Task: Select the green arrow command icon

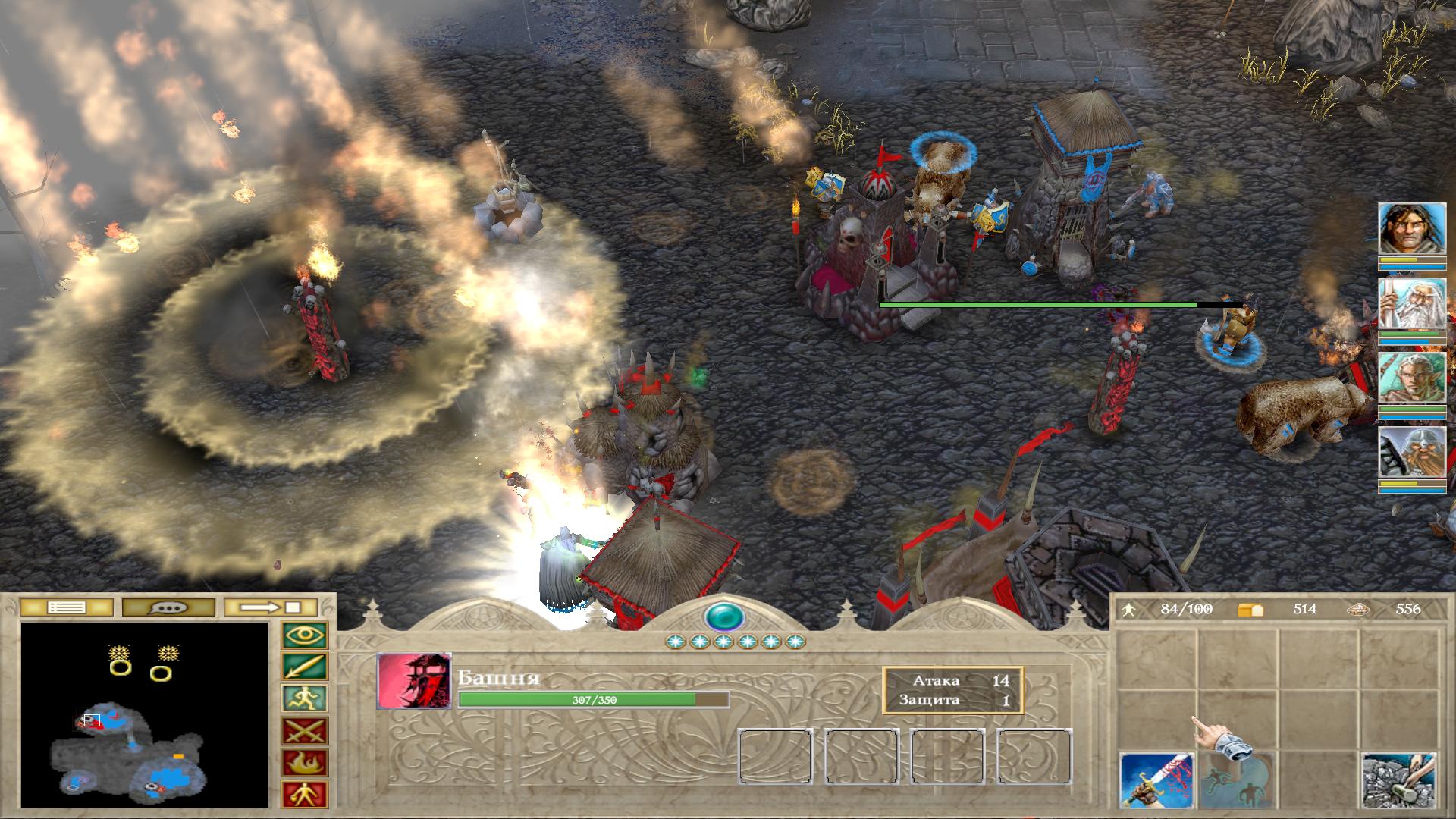Action: click(x=304, y=667)
